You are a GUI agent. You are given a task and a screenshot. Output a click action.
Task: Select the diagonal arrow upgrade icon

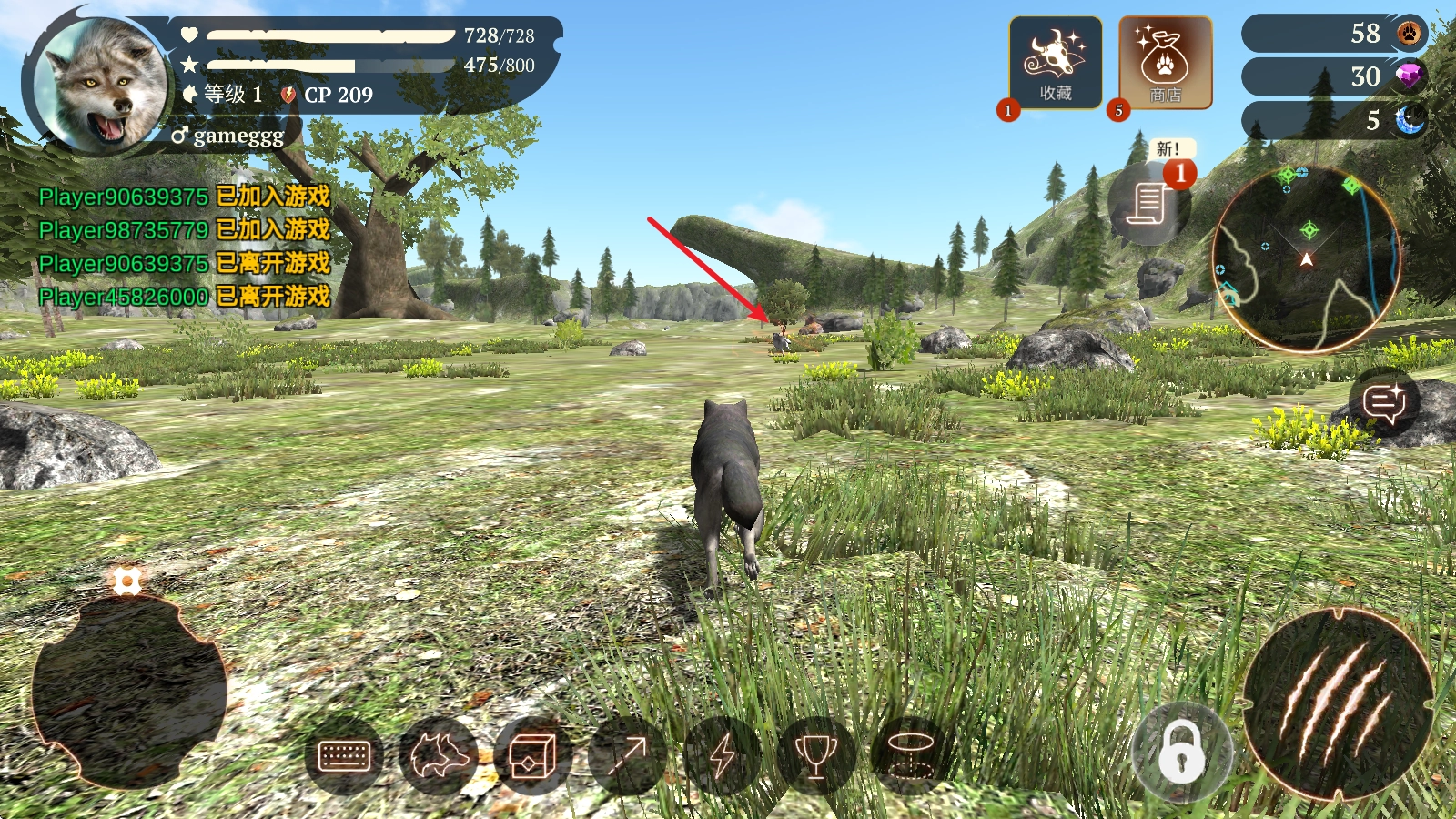pyautogui.click(x=627, y=755)
